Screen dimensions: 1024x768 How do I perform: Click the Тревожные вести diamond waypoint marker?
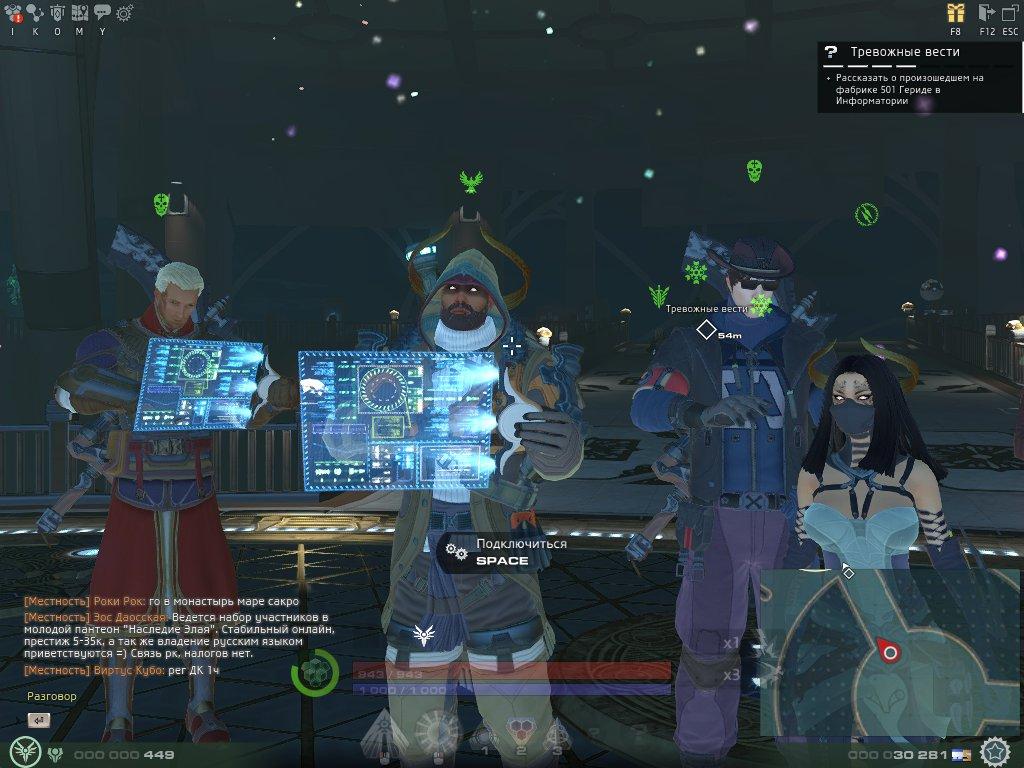click(706, 329)
